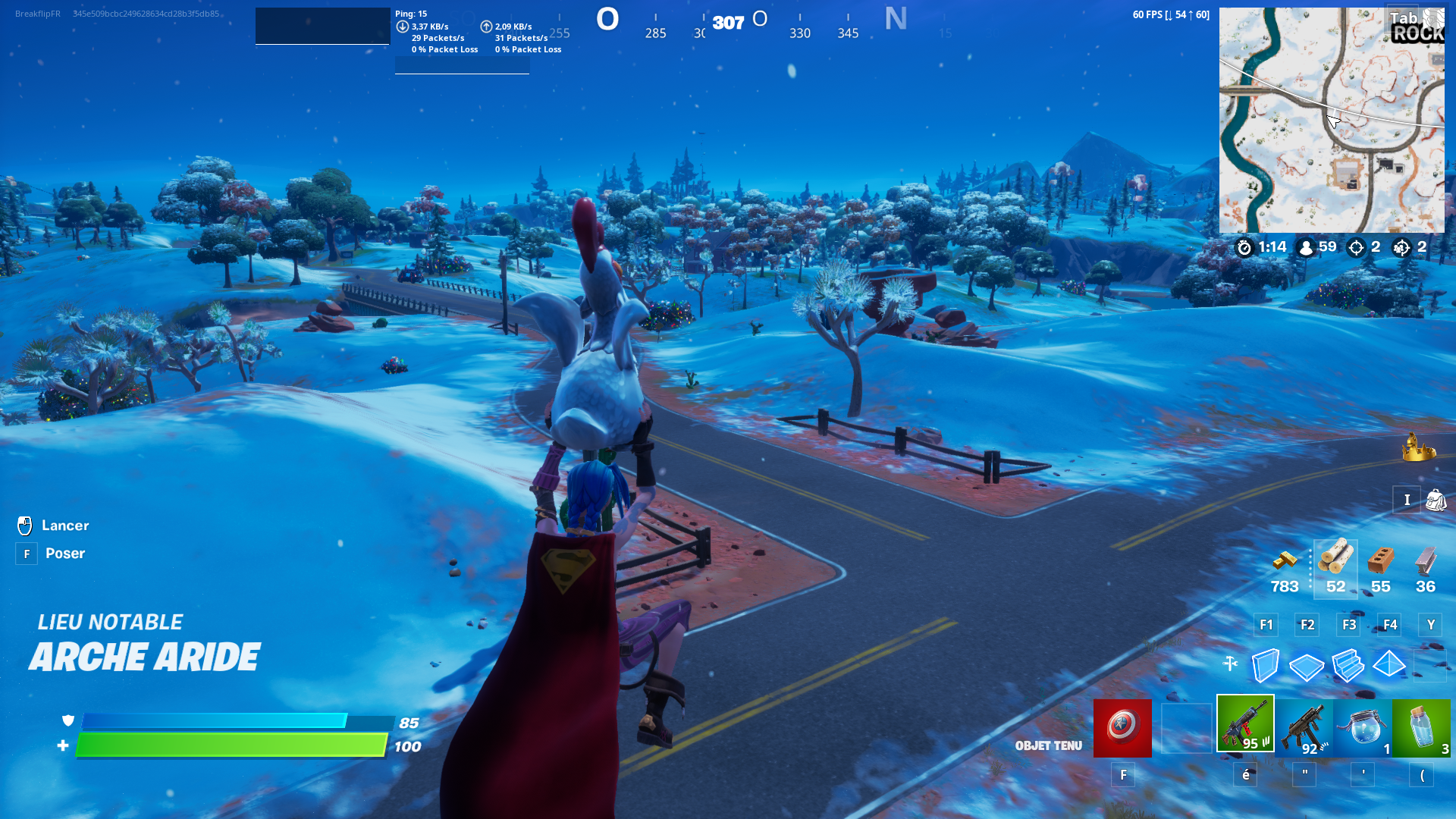Select the SMG weapon slot
Image resolution: width=1456 pixels, height=819 pixels.
(x=1302, y=728)
